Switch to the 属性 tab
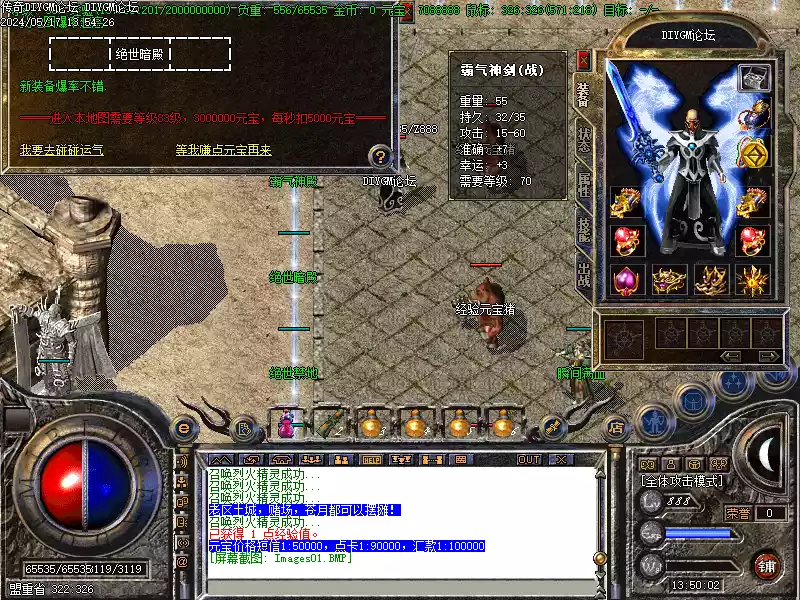Image resolution: width=800 pixels, height=600 pixels. [583, 185]
